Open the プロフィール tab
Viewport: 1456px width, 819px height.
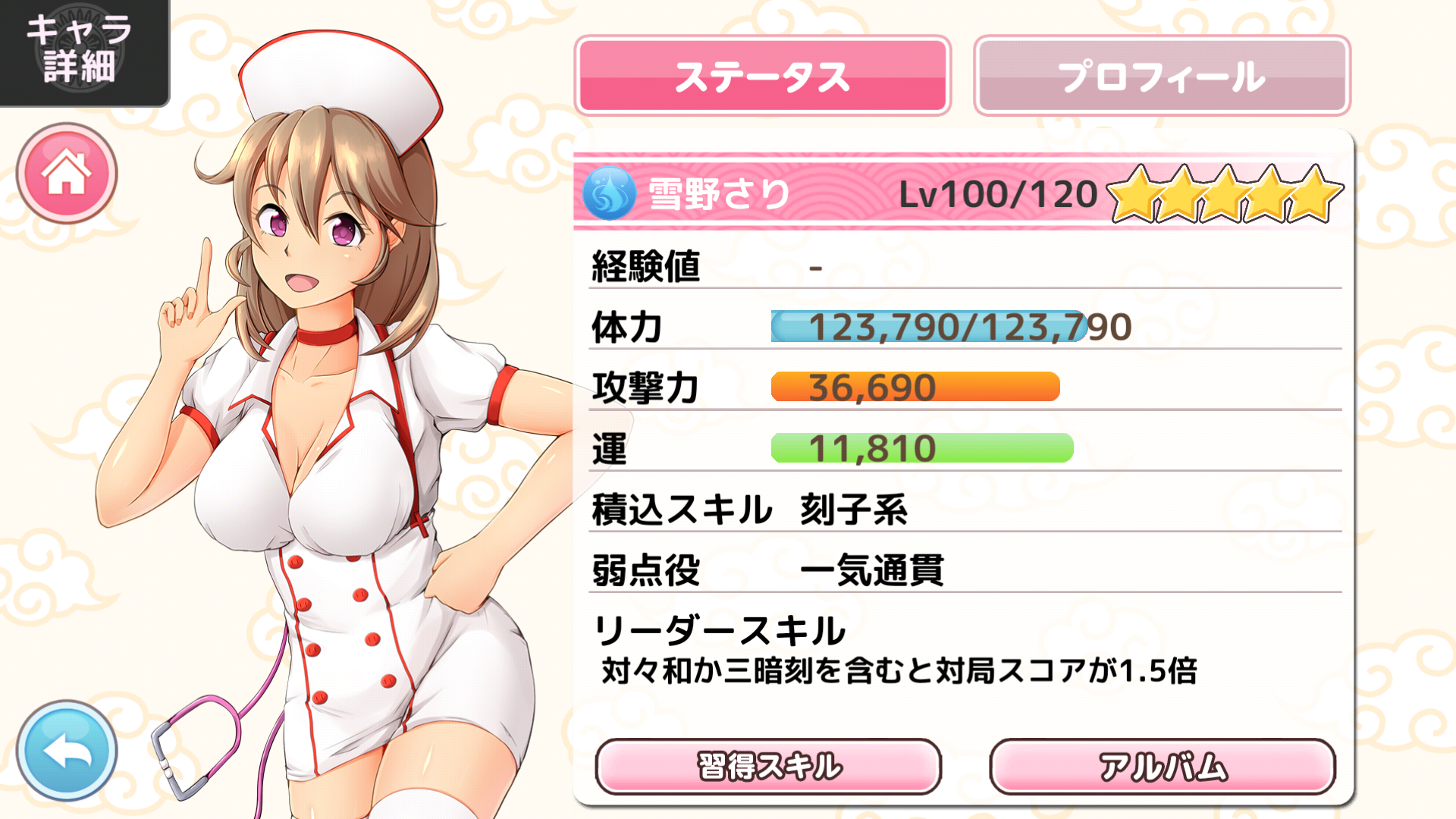(x=1162, y=76)
